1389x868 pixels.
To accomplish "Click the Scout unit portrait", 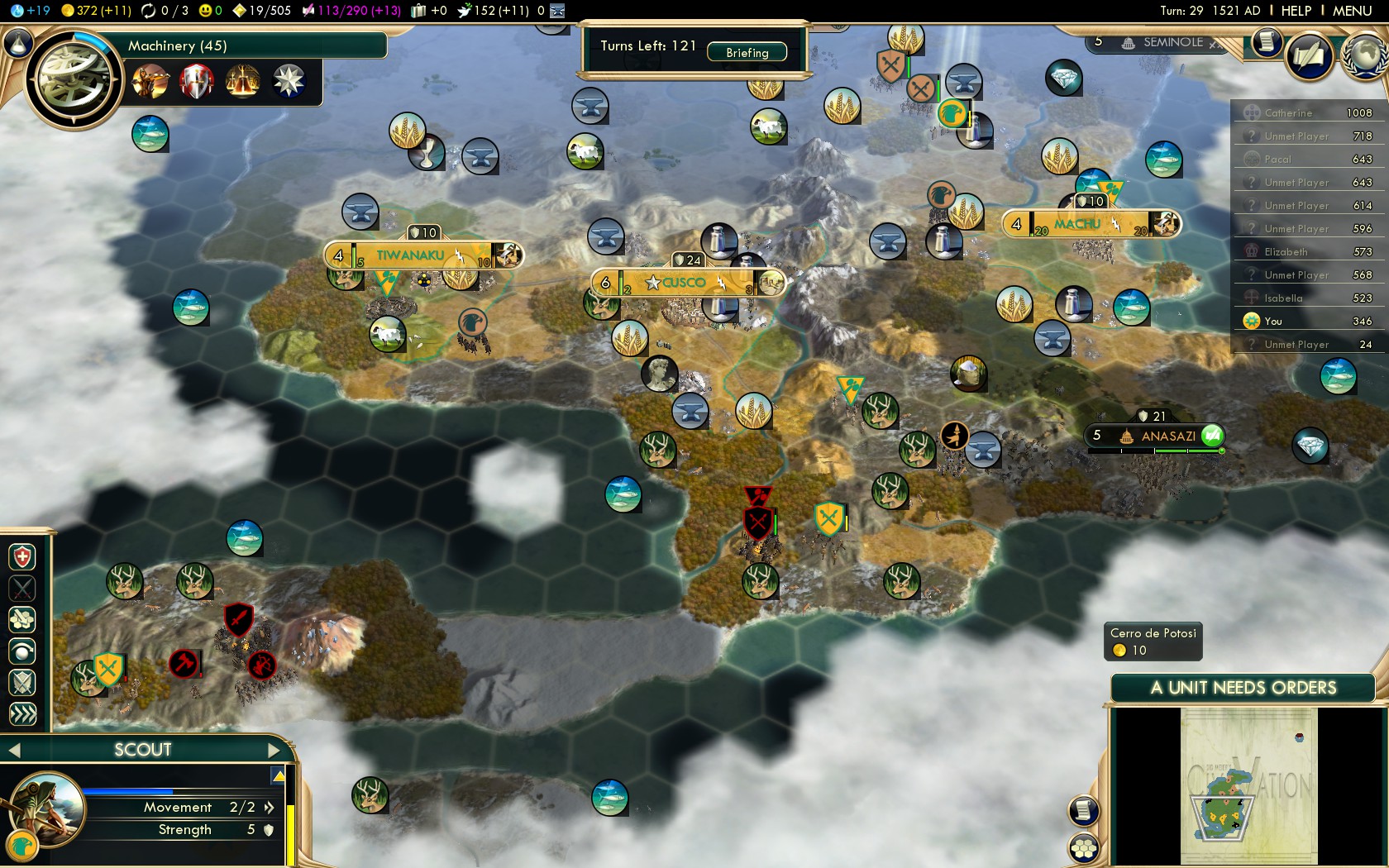I will (46, 808).
